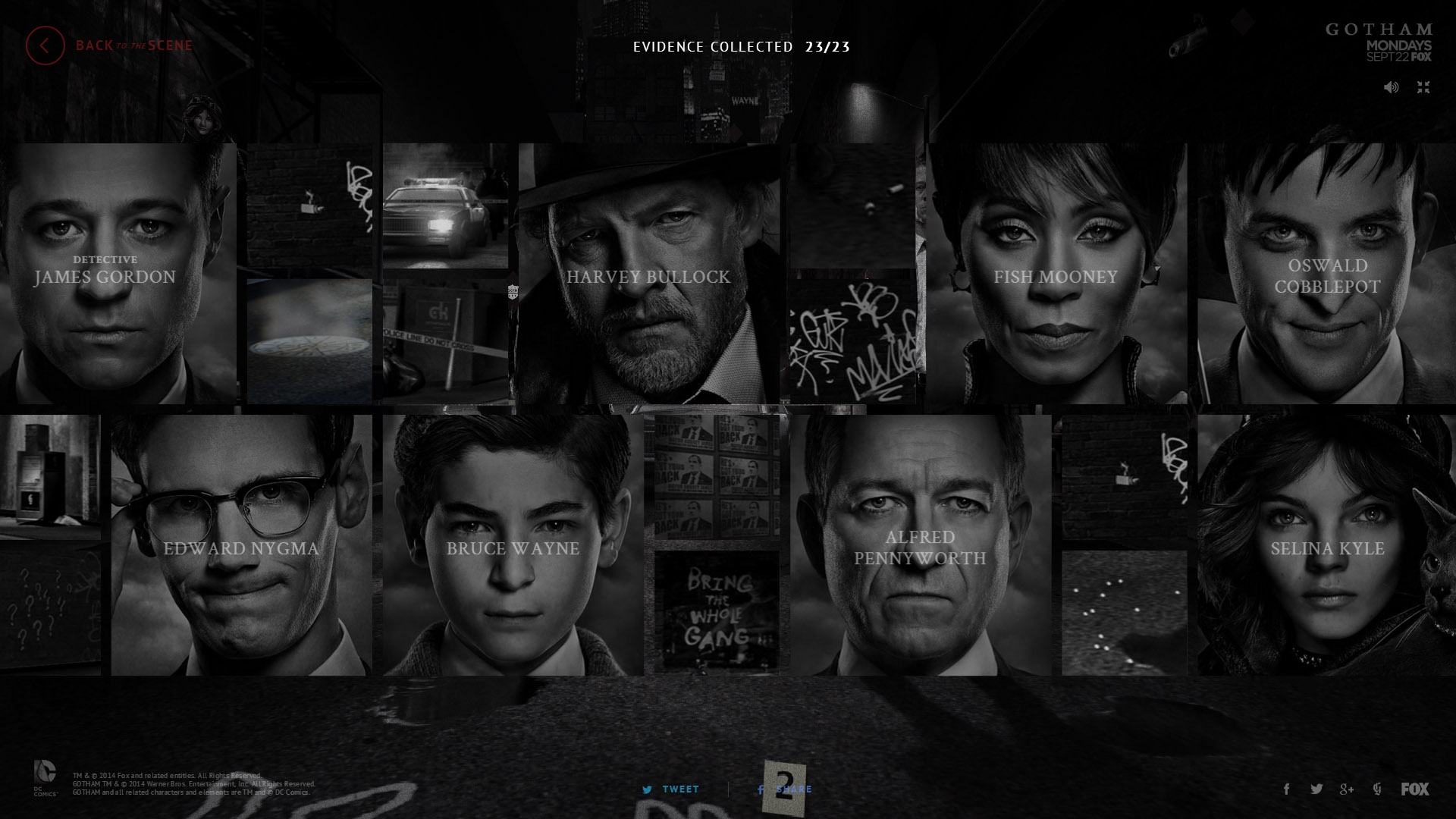
Task: View the Selina Kyle character tile
Action: (1326, 544)
